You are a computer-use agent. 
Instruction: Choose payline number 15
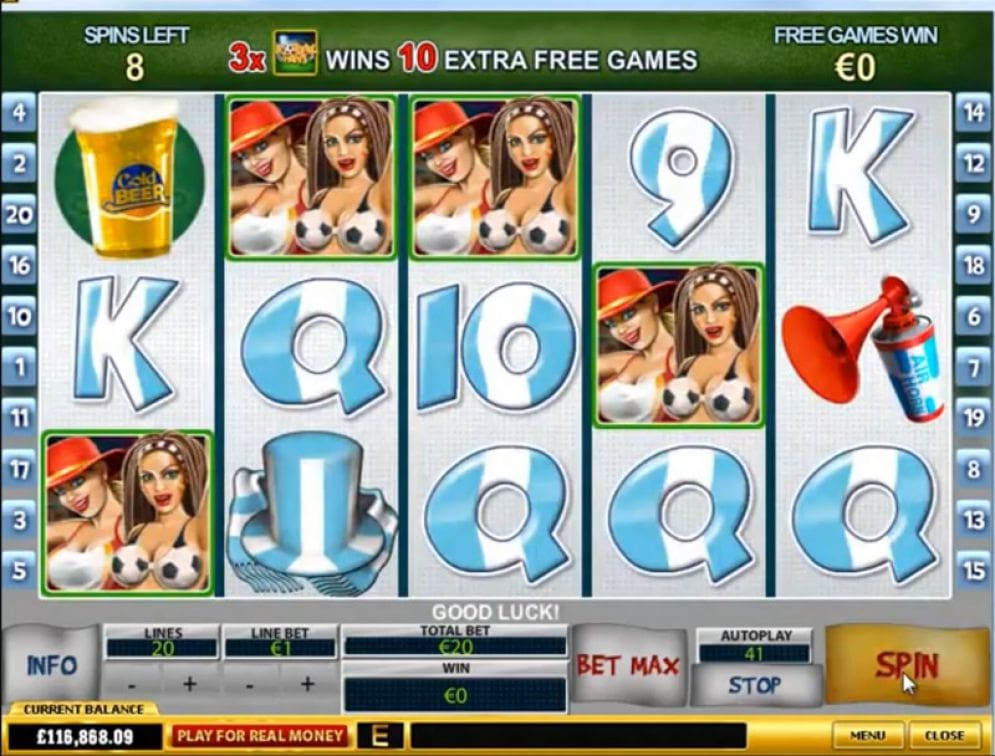972,571
